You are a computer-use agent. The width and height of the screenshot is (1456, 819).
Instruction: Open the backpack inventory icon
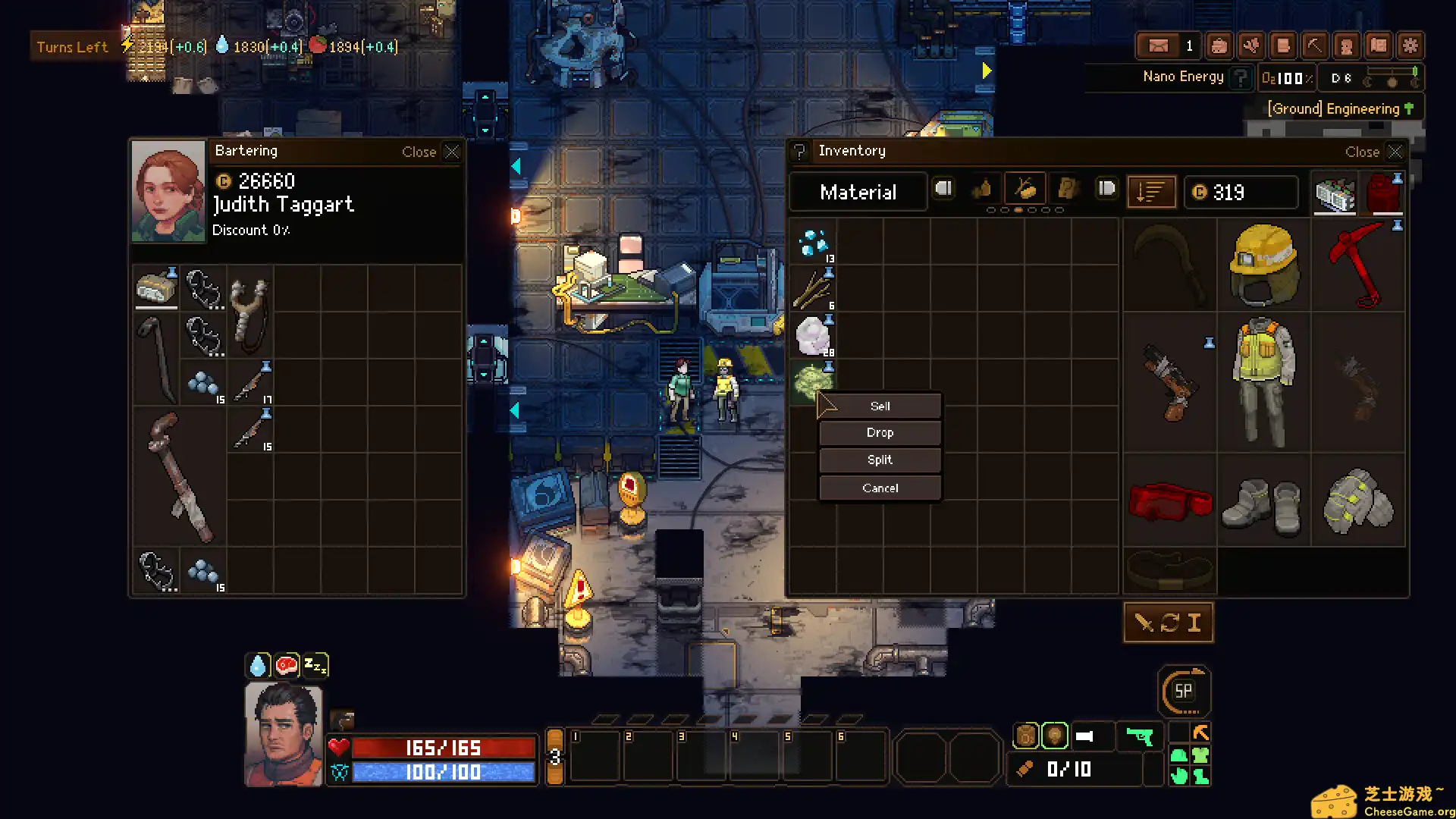(1218, 45)
